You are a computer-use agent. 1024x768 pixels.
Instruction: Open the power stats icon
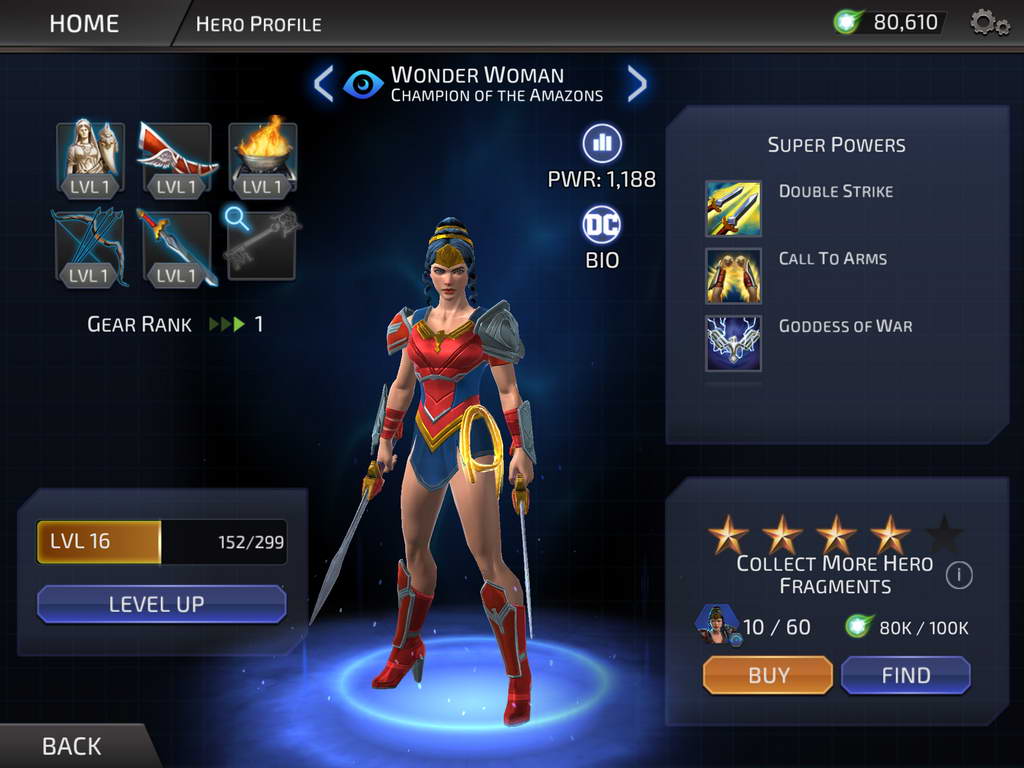pyautogui.click(x=602, y=144)
